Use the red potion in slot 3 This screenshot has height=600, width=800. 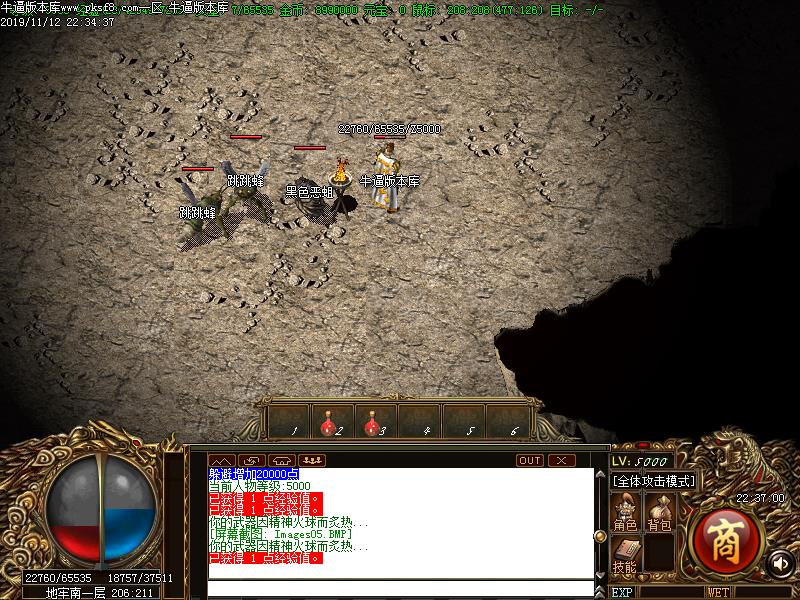[373, 422]
